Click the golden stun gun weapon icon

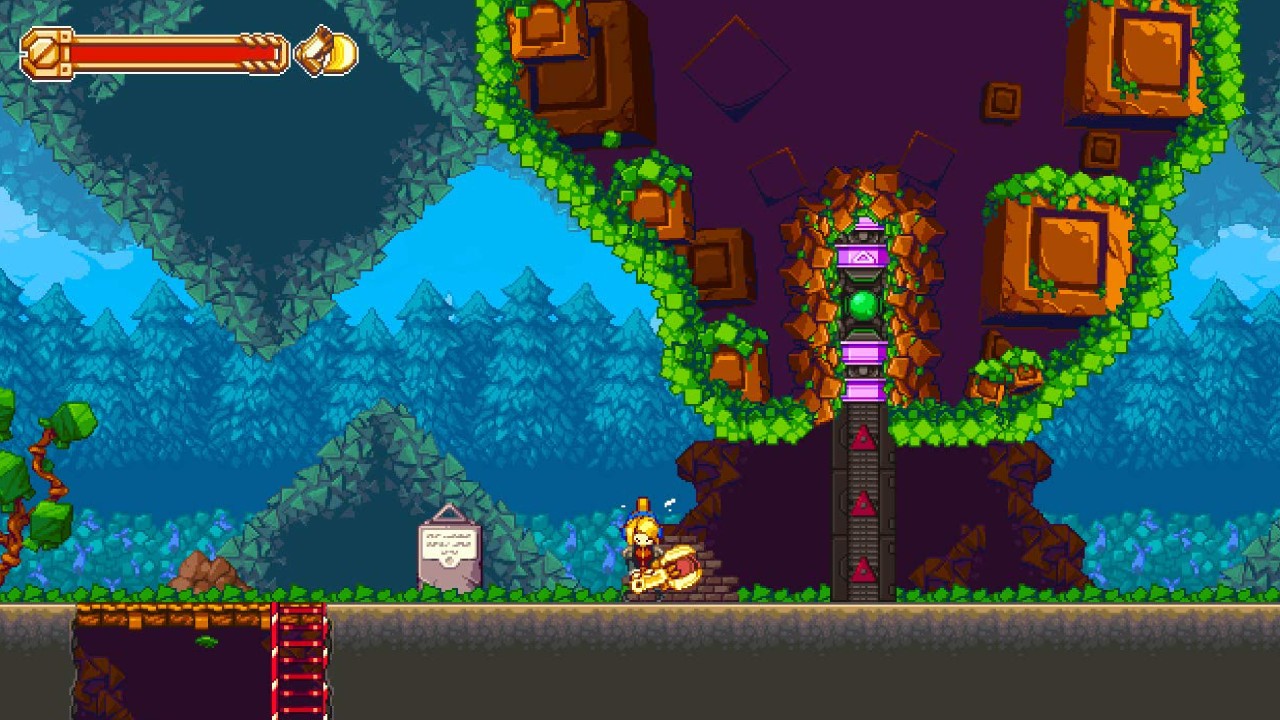click(x=326, y=51)
